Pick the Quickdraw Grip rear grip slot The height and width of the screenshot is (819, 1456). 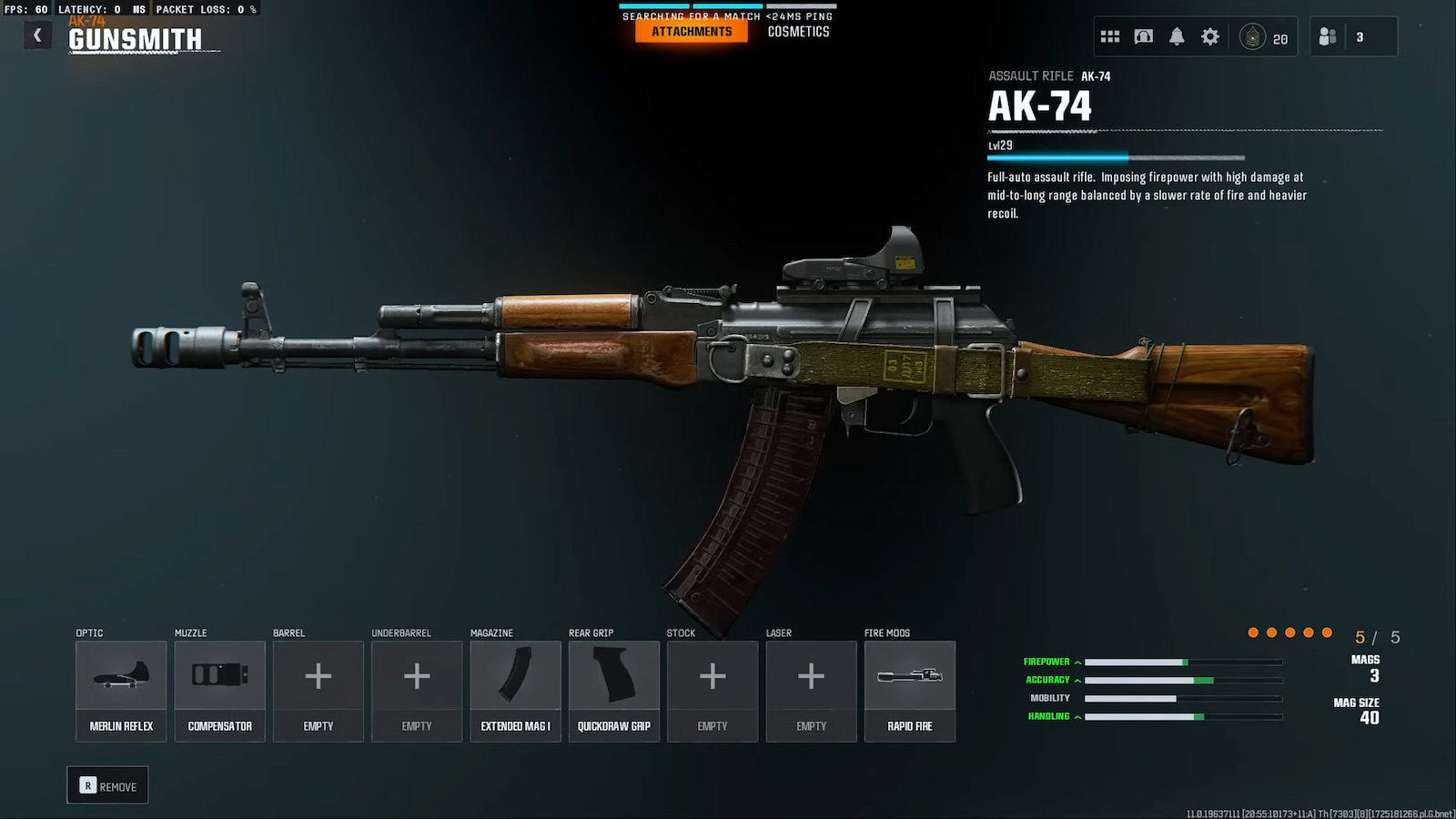[614, 691]
